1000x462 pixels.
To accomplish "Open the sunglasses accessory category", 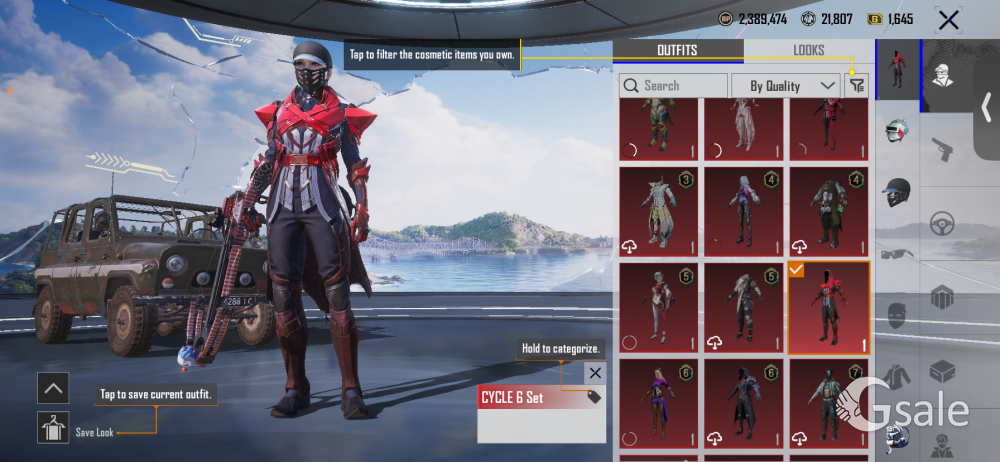I will click(896, 255).
